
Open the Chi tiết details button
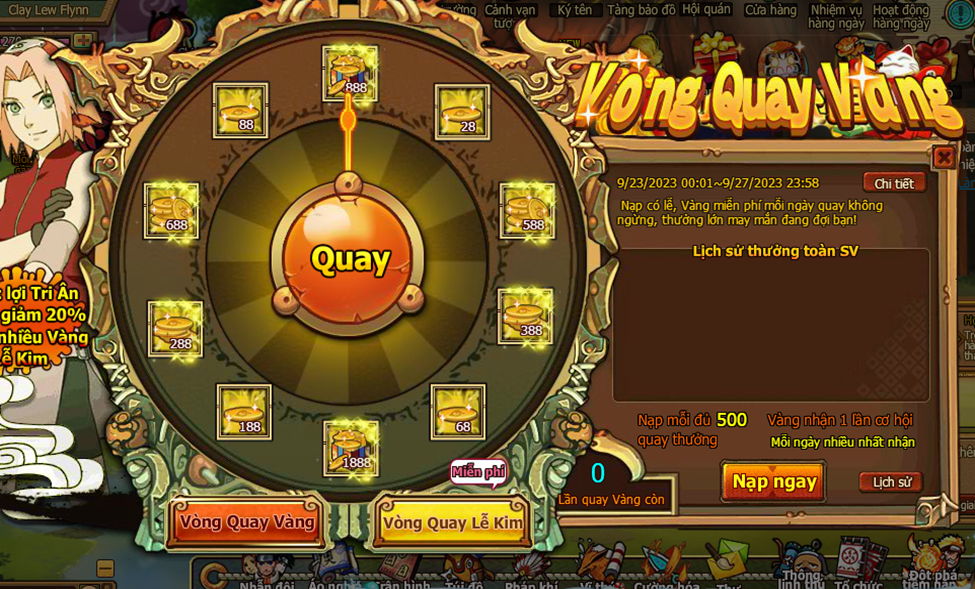tap(893, 183)
